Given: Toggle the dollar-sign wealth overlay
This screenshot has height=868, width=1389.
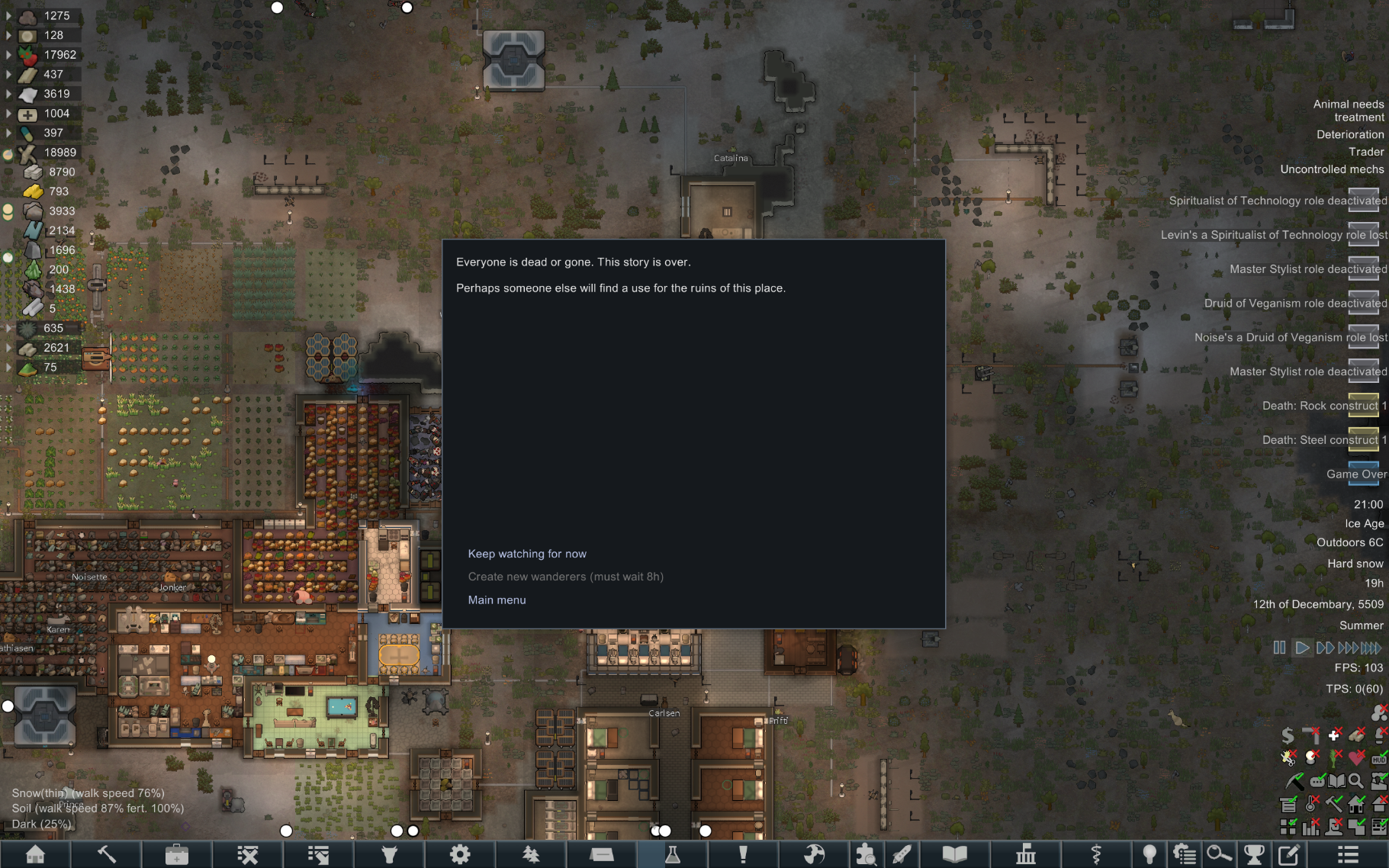Looking at the screenshot, I should tap(1288, 735).
